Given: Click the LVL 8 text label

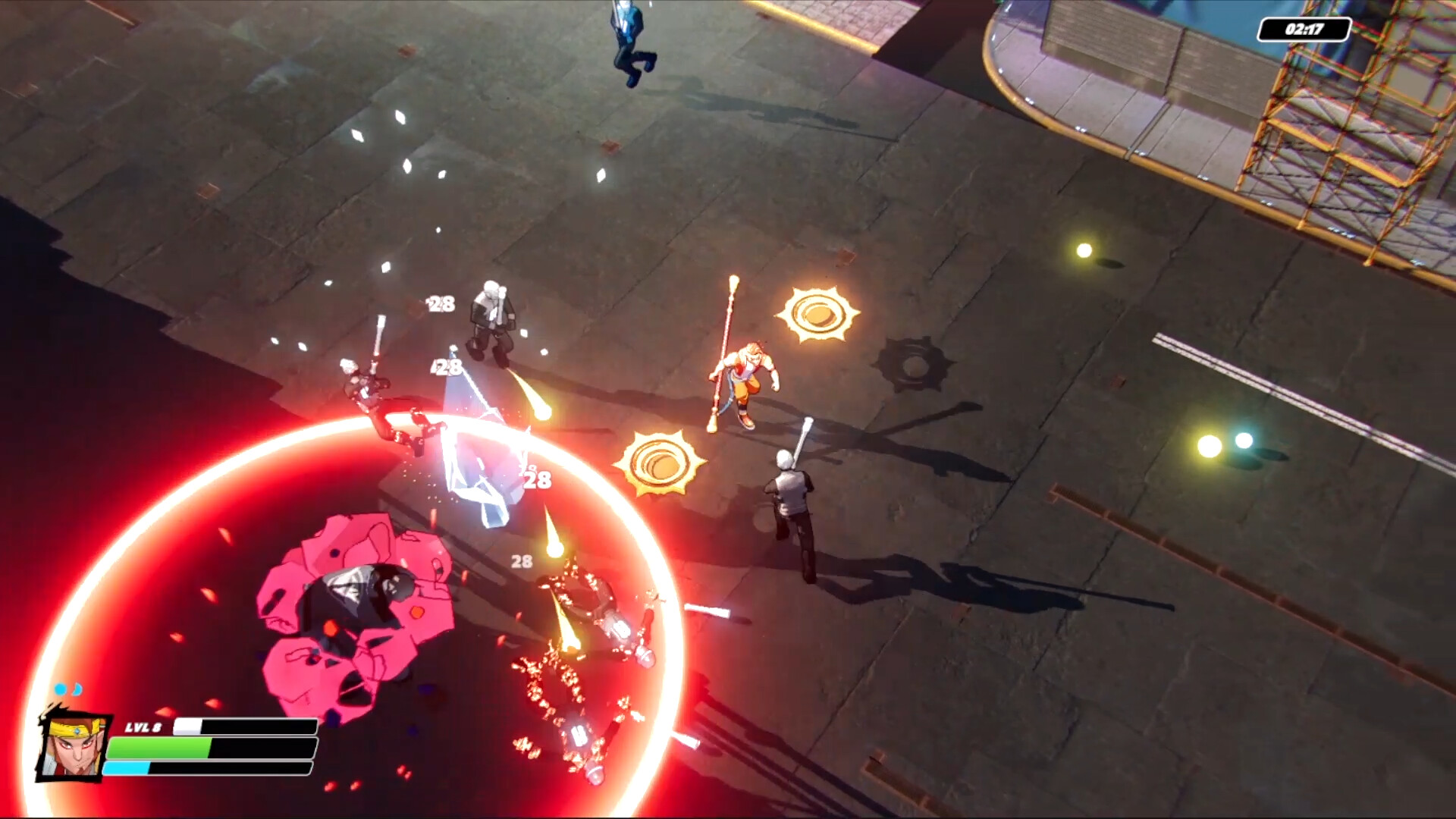Looking at the screenshot, I should [144, 725].
